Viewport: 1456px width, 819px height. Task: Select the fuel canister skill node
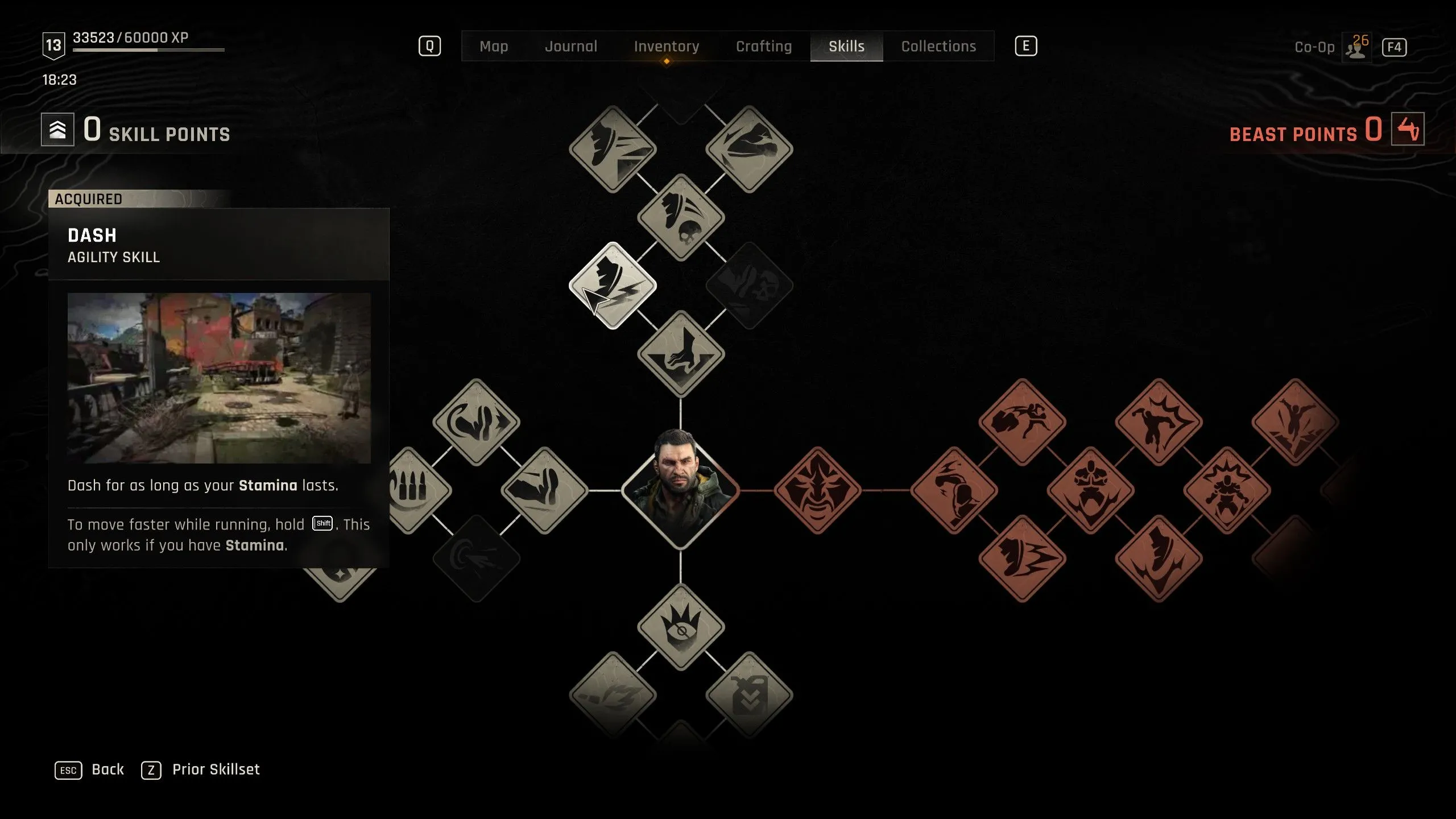coord(749,695)
